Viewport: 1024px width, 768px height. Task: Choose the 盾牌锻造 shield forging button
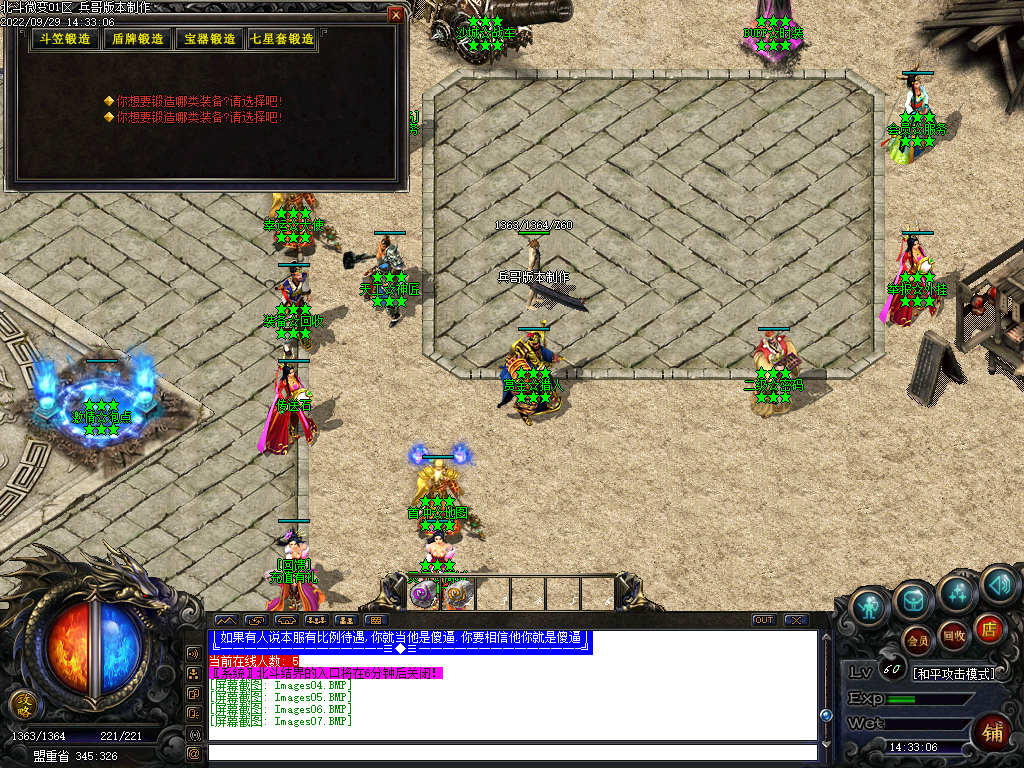[x=137, y=39]
